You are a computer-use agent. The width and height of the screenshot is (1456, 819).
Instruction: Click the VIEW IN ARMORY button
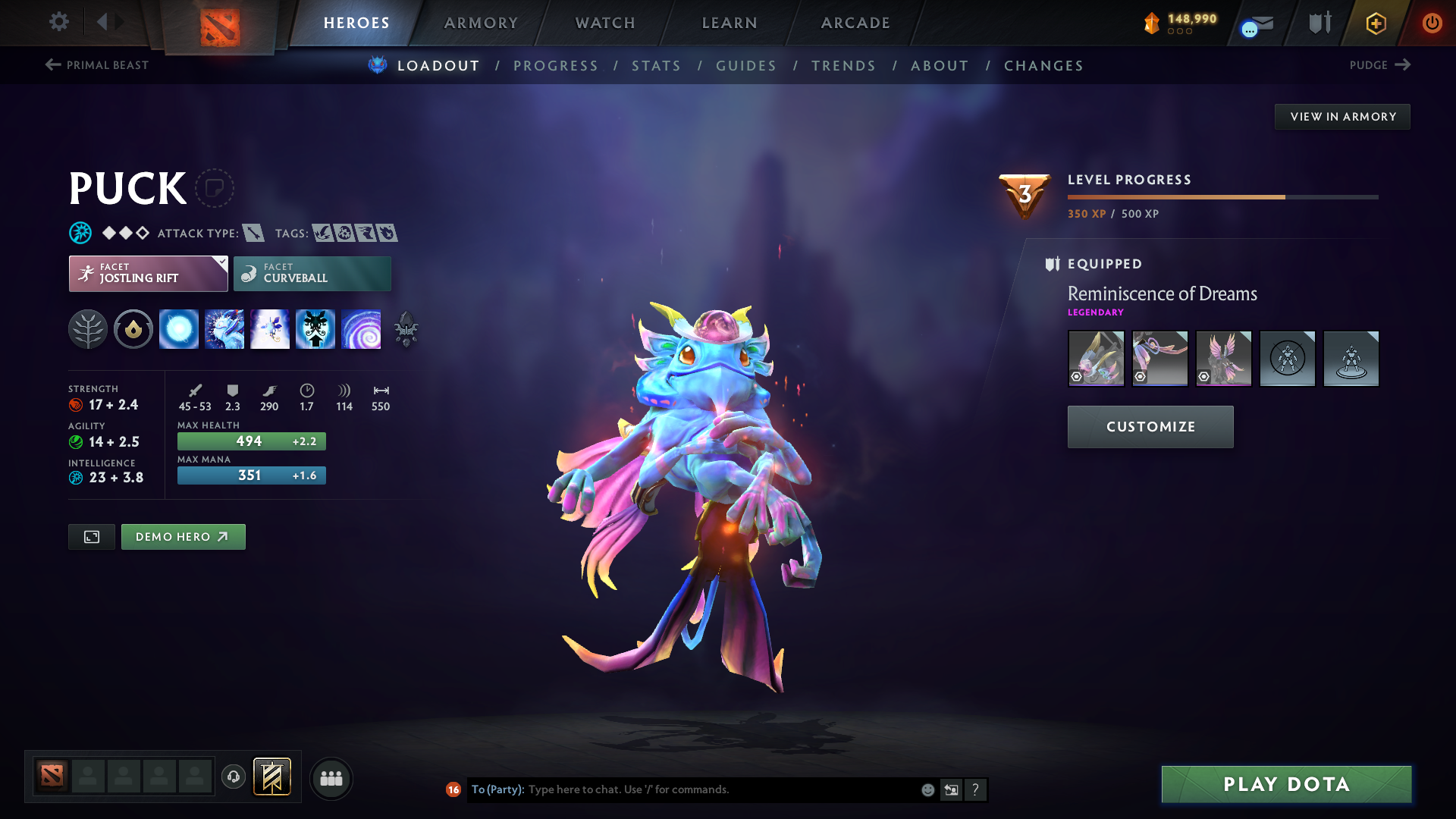click(x=1341, y=116)
